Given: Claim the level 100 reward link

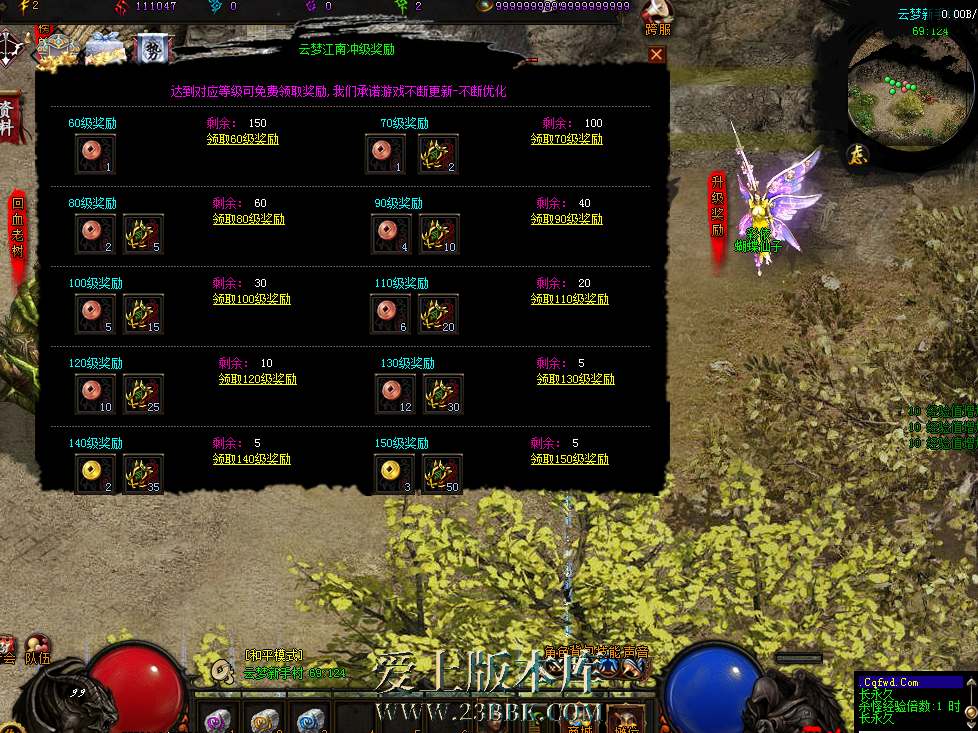Looking at the screenshot, I should pyautogui.click(x=251, y=299).
